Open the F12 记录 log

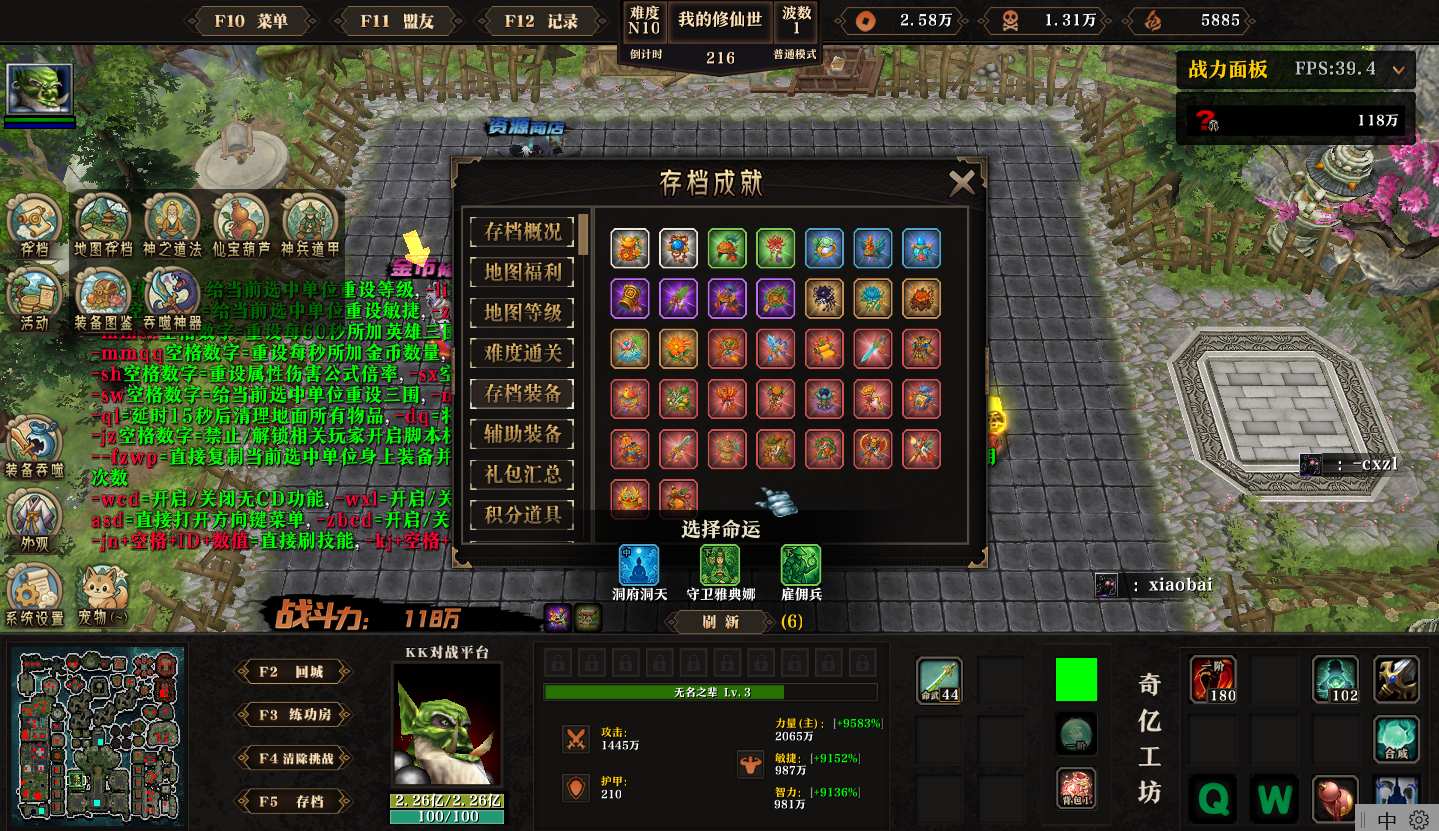point(541,21)
